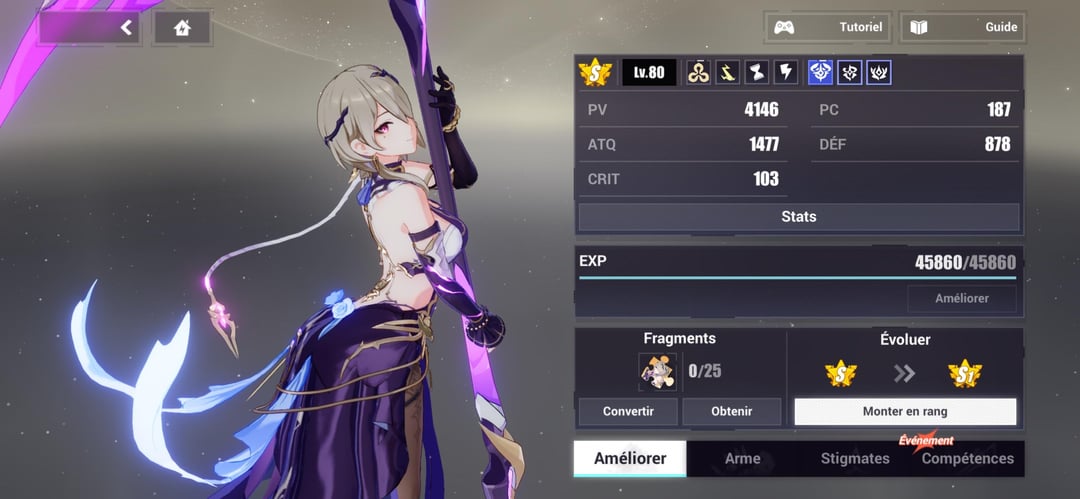1080x499 pixels.
Task: Open the Tutoriel button
Action: pyautogui.click(x=827, y=27)
